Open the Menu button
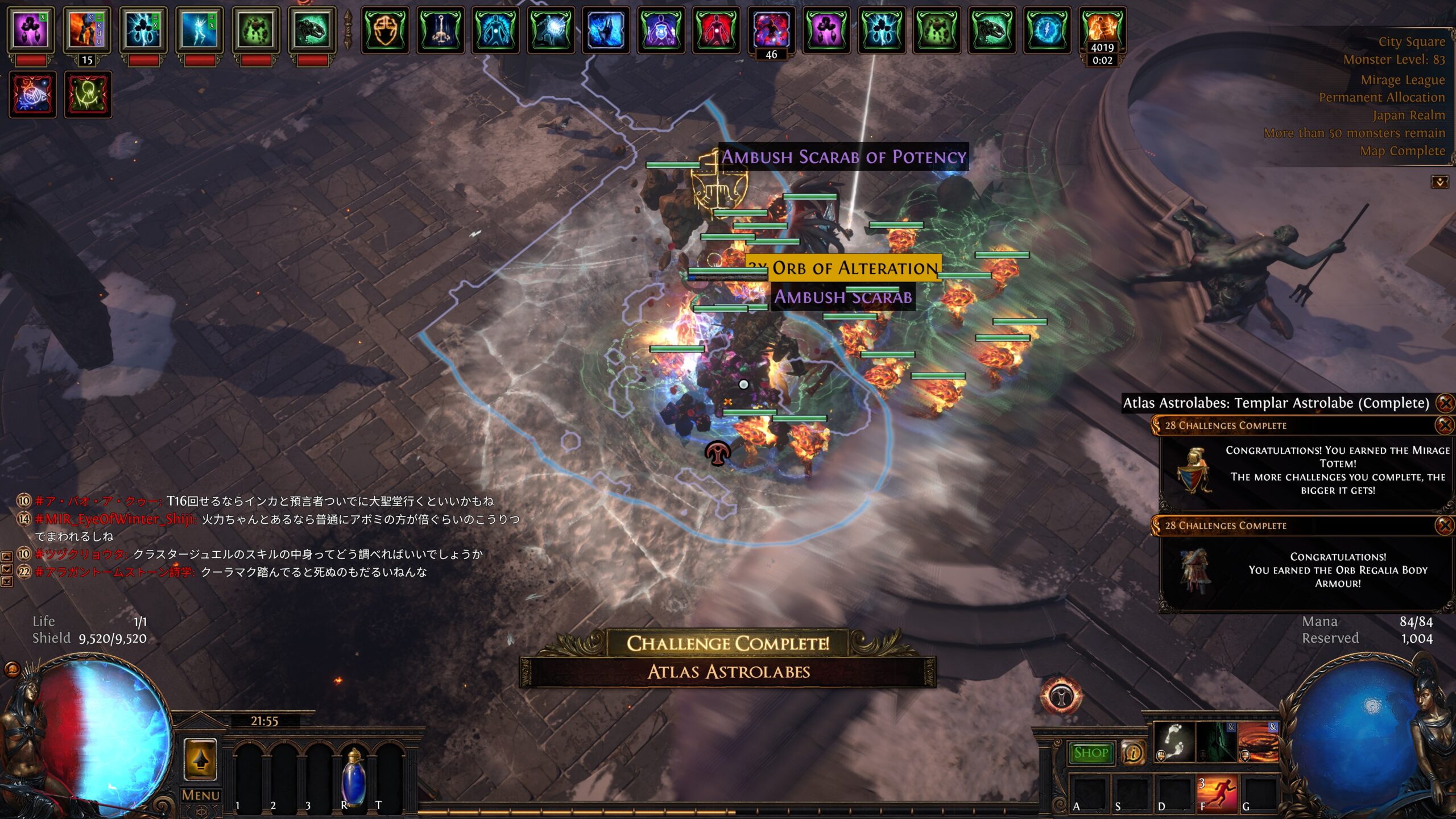The height and width of the screenshot is (819, 1456). [x=200, y=795]
